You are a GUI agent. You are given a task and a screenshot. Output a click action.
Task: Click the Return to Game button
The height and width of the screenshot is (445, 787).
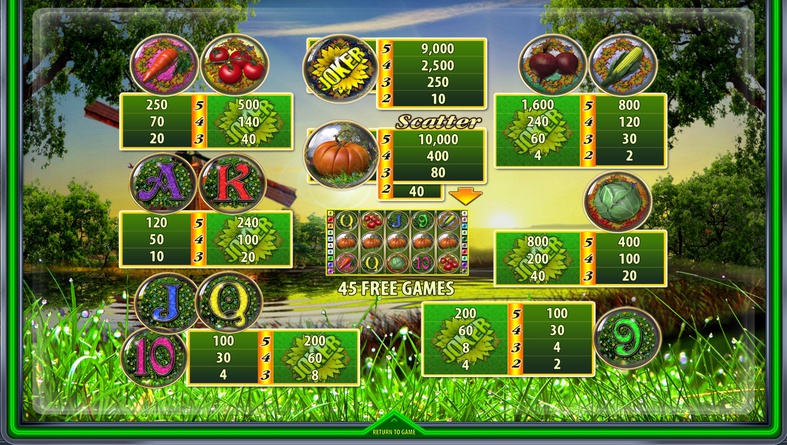click(393, 431)
